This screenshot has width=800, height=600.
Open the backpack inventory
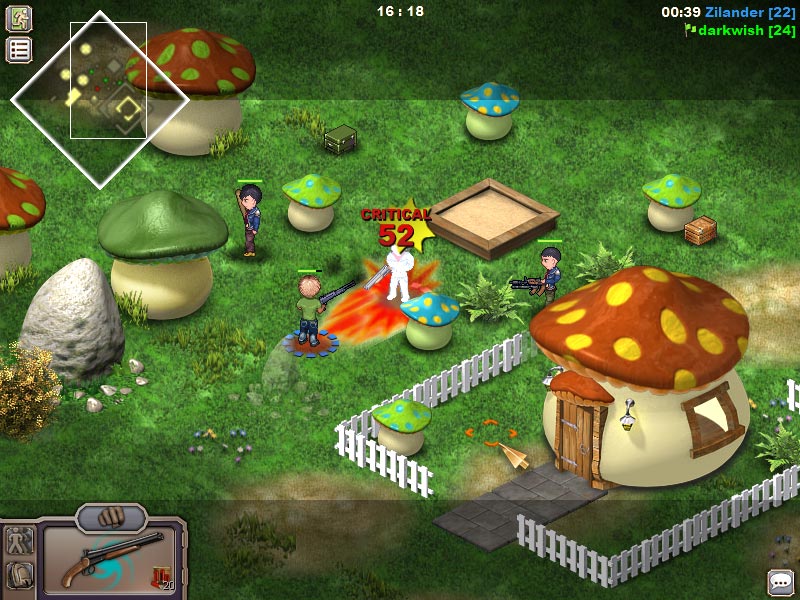19,575
